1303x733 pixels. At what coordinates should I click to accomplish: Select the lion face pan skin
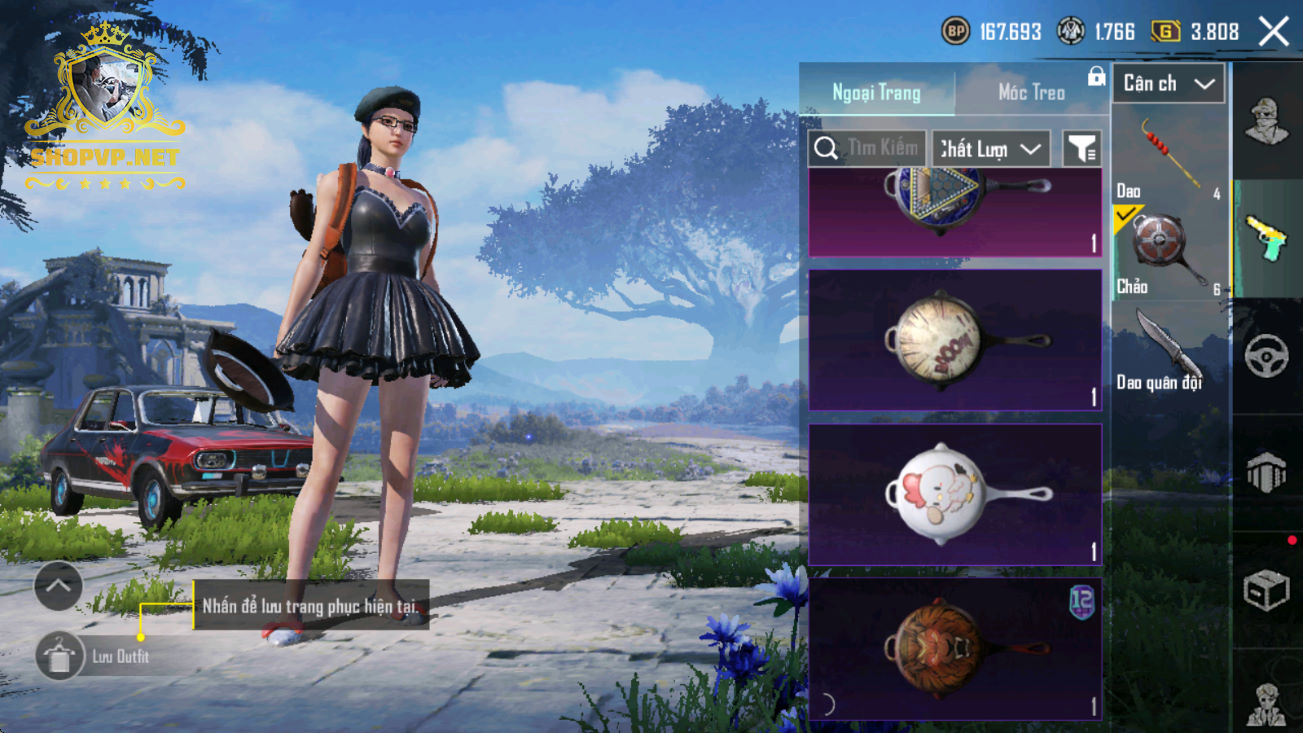click(x=955, y=648)
